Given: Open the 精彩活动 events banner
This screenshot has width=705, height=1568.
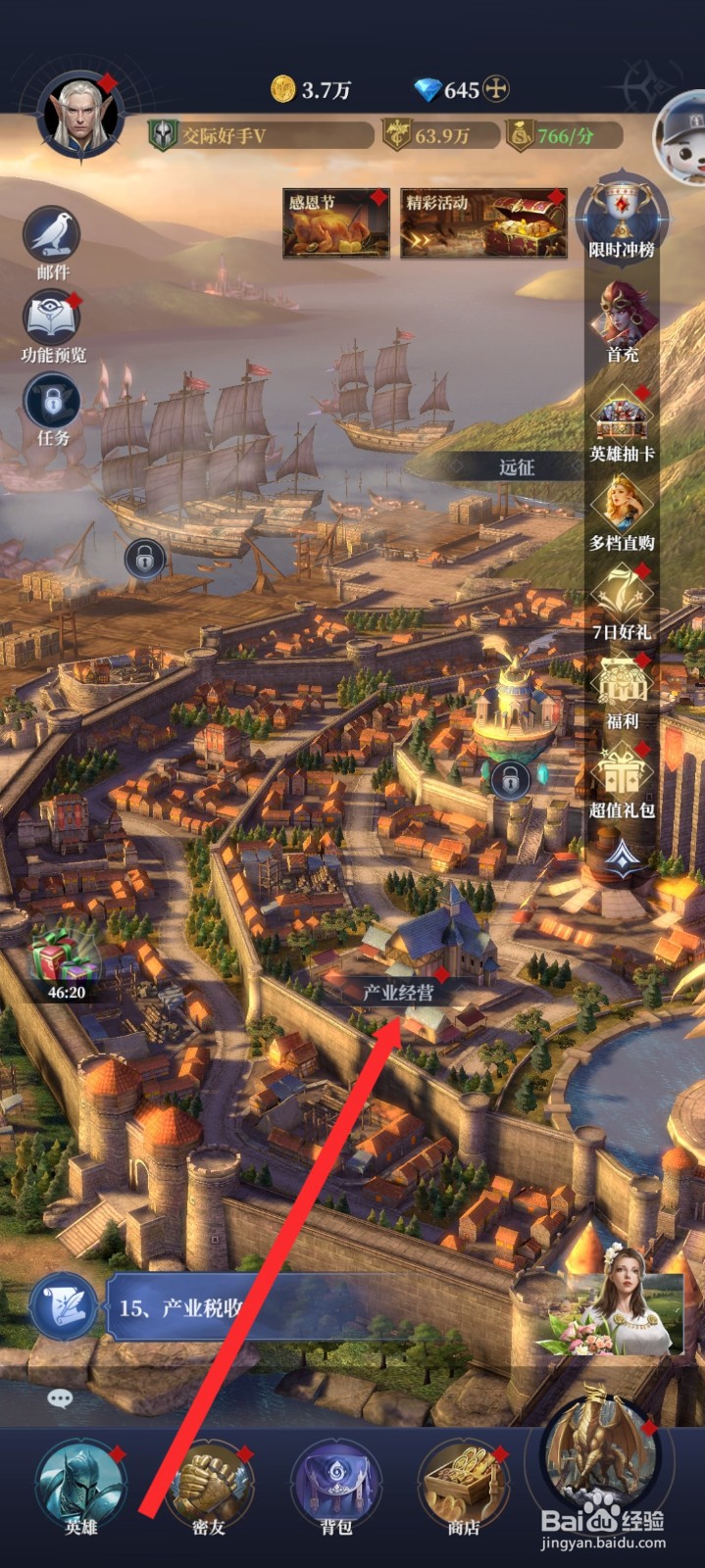Looking at the screenshot, I should [x=482, y=223].
